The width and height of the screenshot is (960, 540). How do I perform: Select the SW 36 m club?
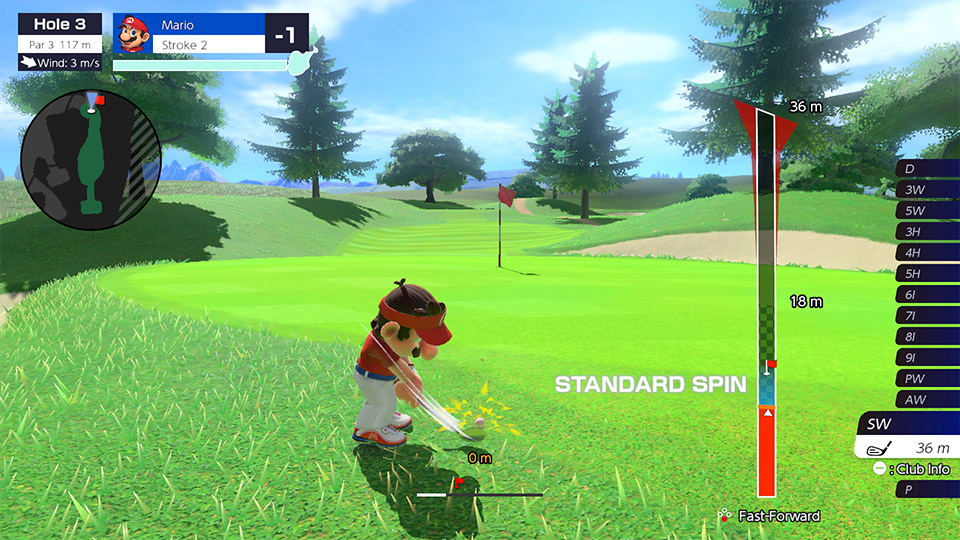908,437
